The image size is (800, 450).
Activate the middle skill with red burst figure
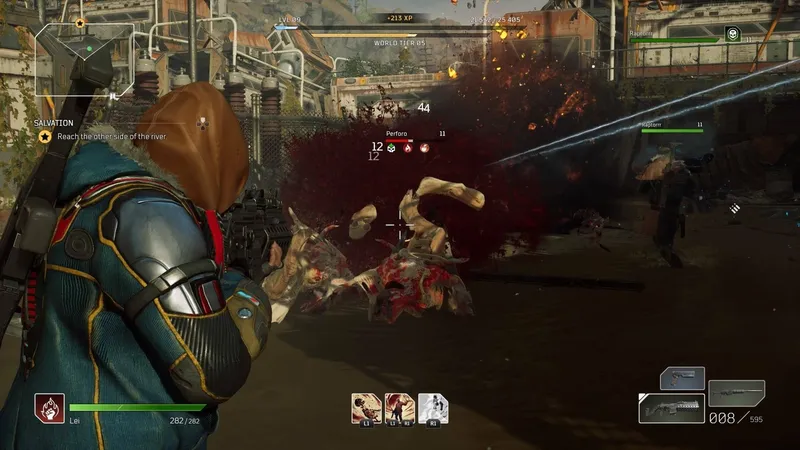pyautogui.click(x=399, y=407)
